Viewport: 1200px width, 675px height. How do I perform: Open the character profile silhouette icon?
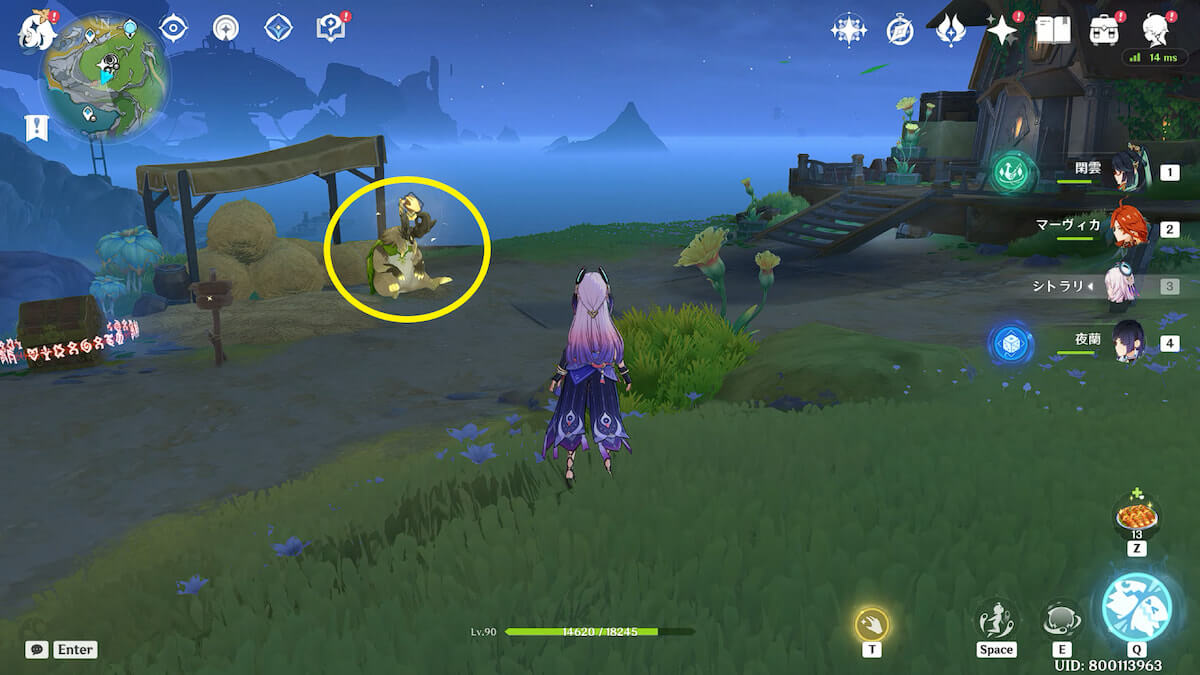pos(1156,30)
